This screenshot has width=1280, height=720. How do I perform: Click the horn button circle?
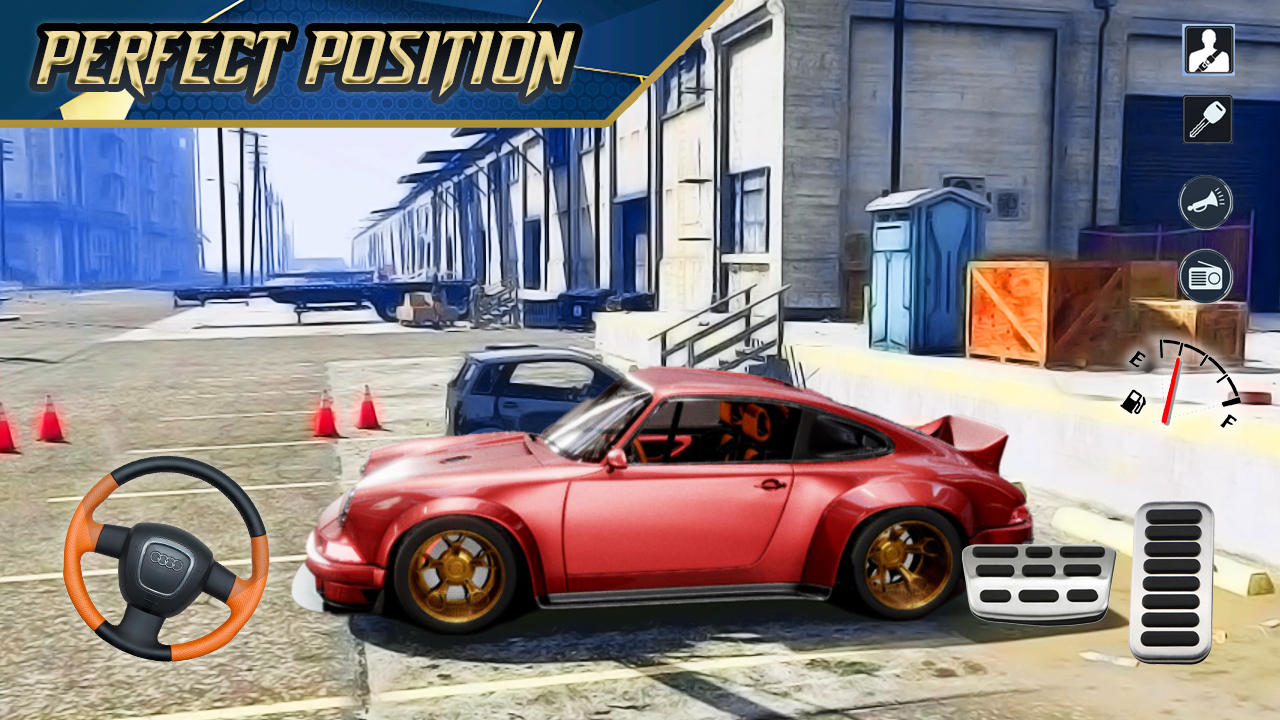(x=1205, y=203)
